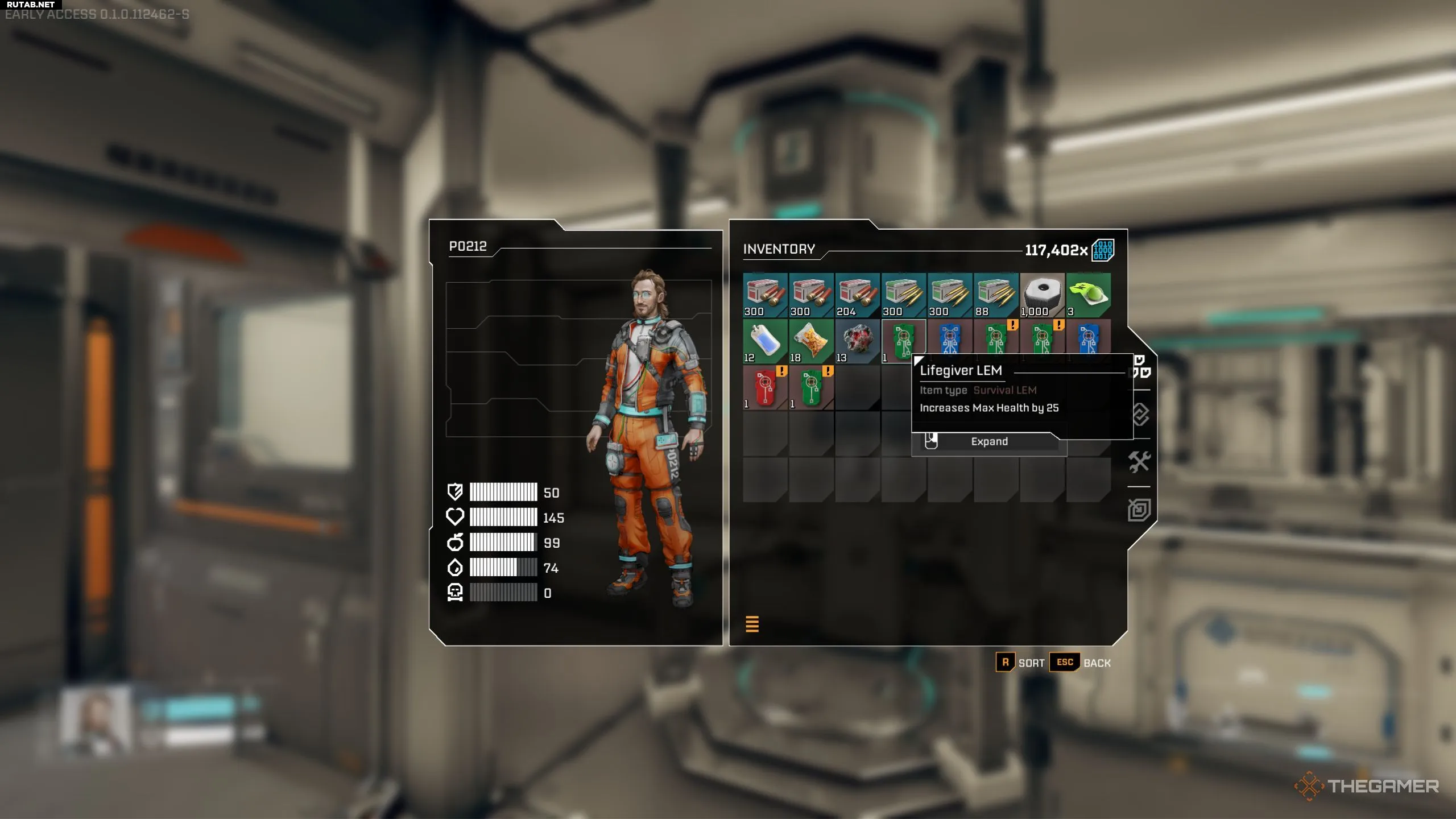This screenshot has height=819, width=1456.
Task: Click the Expand option under the tooltip
Action: 988,442
